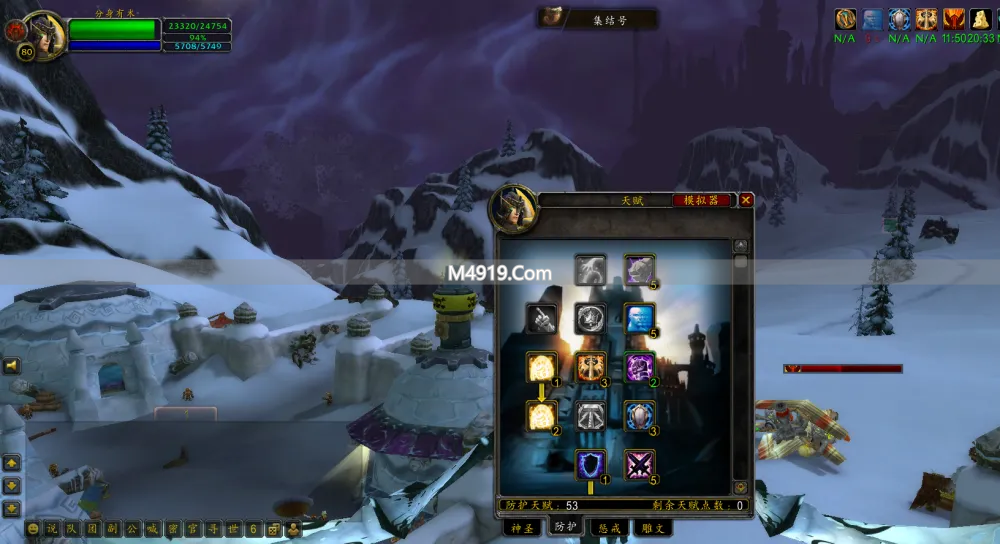
Task: Click the chat scroll-to-bottom arrow button
Action: 12,509
